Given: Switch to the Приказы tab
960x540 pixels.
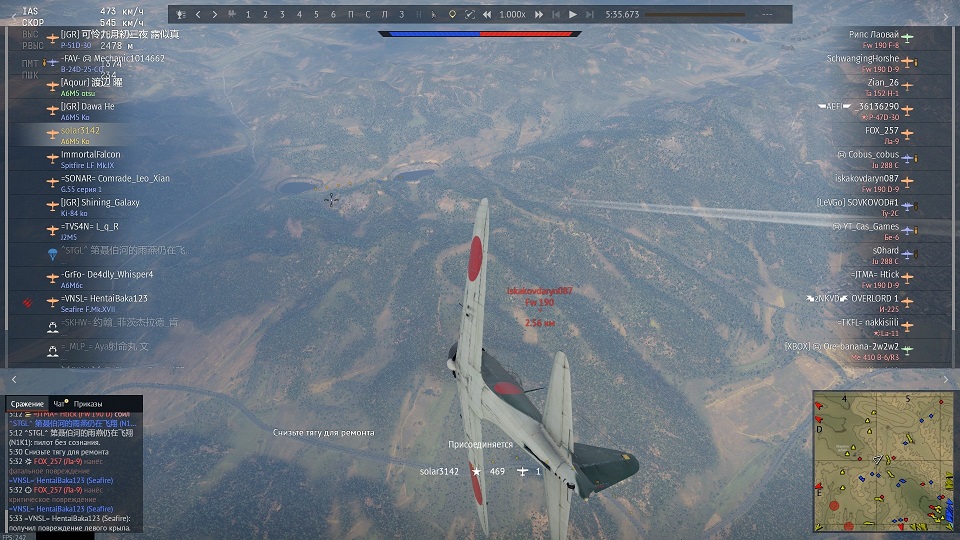Looking at the screenshot, I should point(88,404).
